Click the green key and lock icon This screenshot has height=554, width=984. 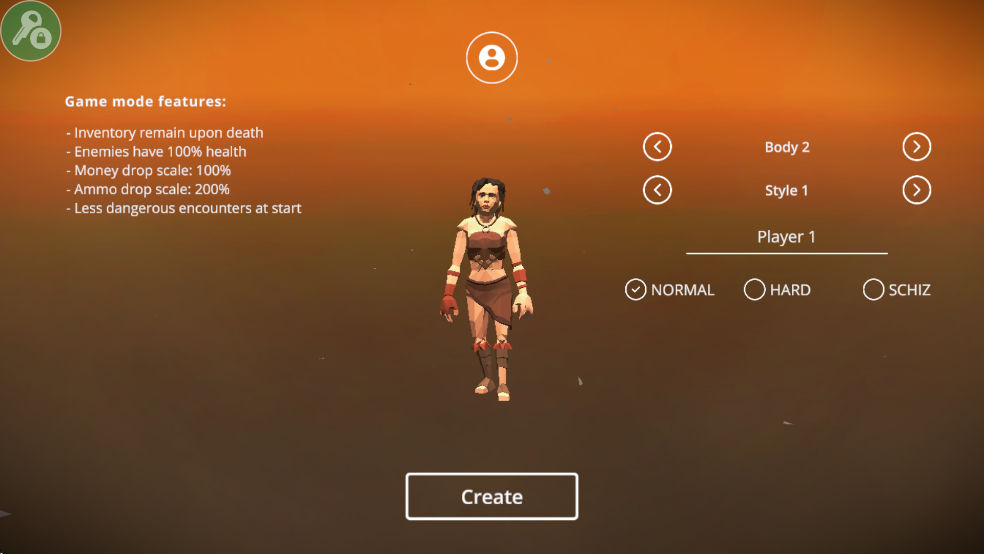coord(31,31)
